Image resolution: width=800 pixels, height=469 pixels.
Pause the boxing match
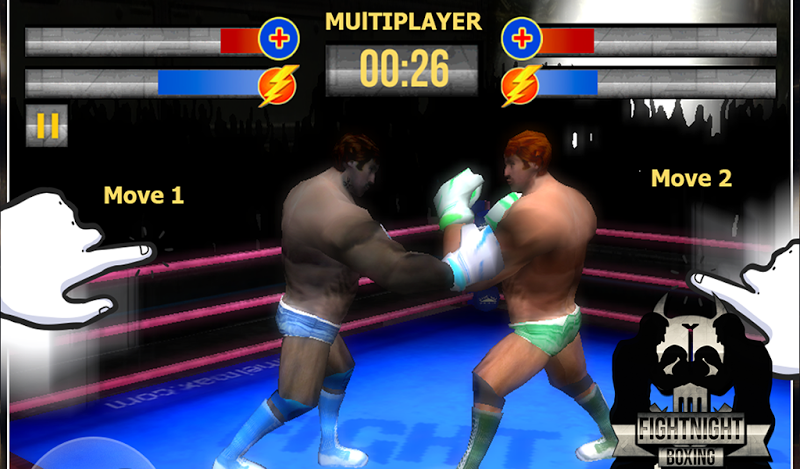(47, 125)
